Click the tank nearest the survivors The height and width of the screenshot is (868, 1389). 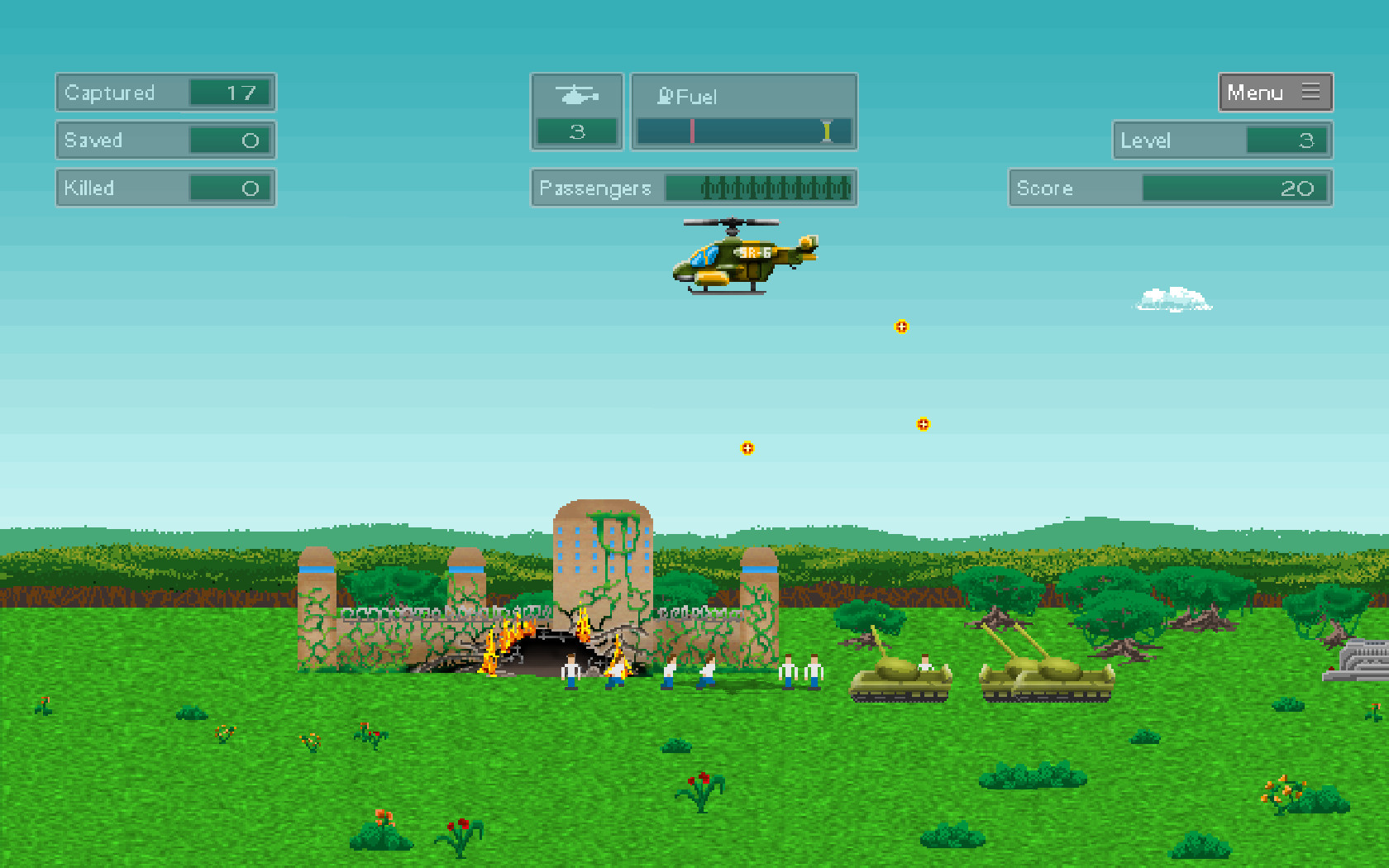pos(897,680)
